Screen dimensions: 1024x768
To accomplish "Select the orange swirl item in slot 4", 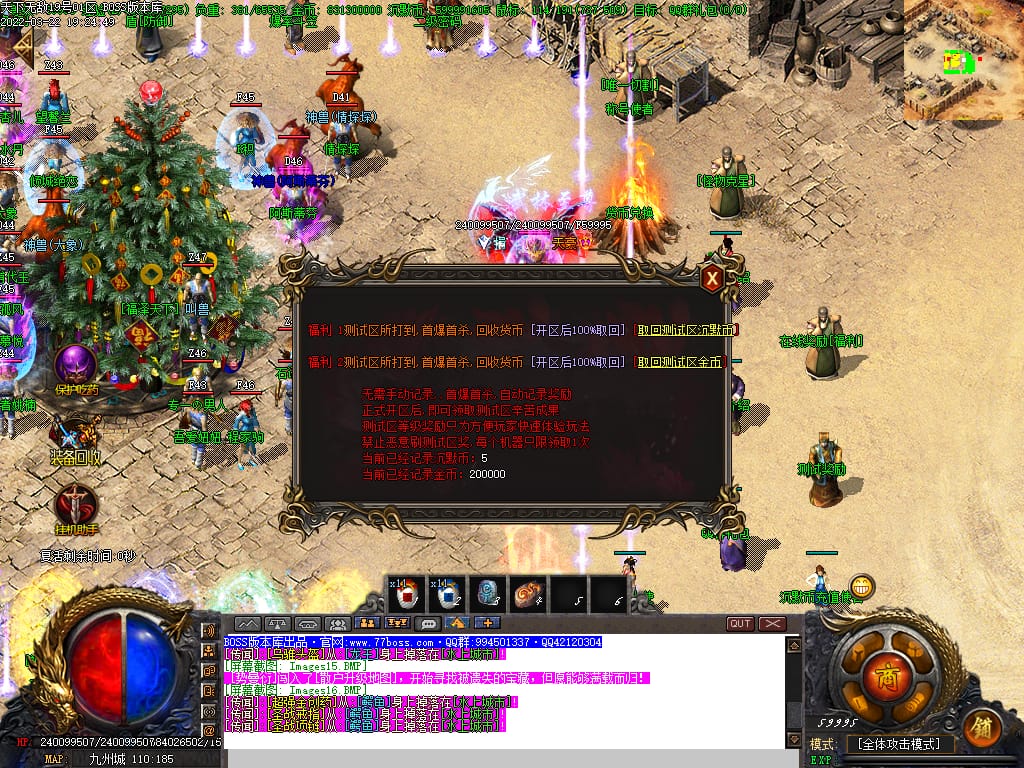I will pyautogui.click(x=528, y=594).
